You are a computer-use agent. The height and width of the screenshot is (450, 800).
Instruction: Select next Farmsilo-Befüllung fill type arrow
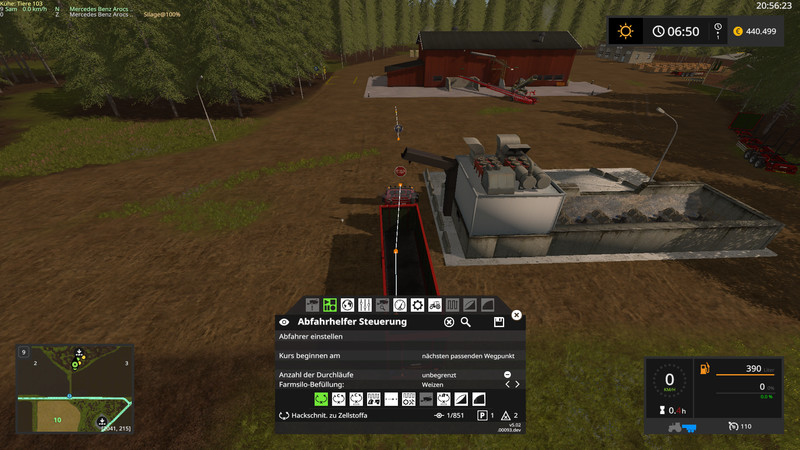tap(516, 384)
